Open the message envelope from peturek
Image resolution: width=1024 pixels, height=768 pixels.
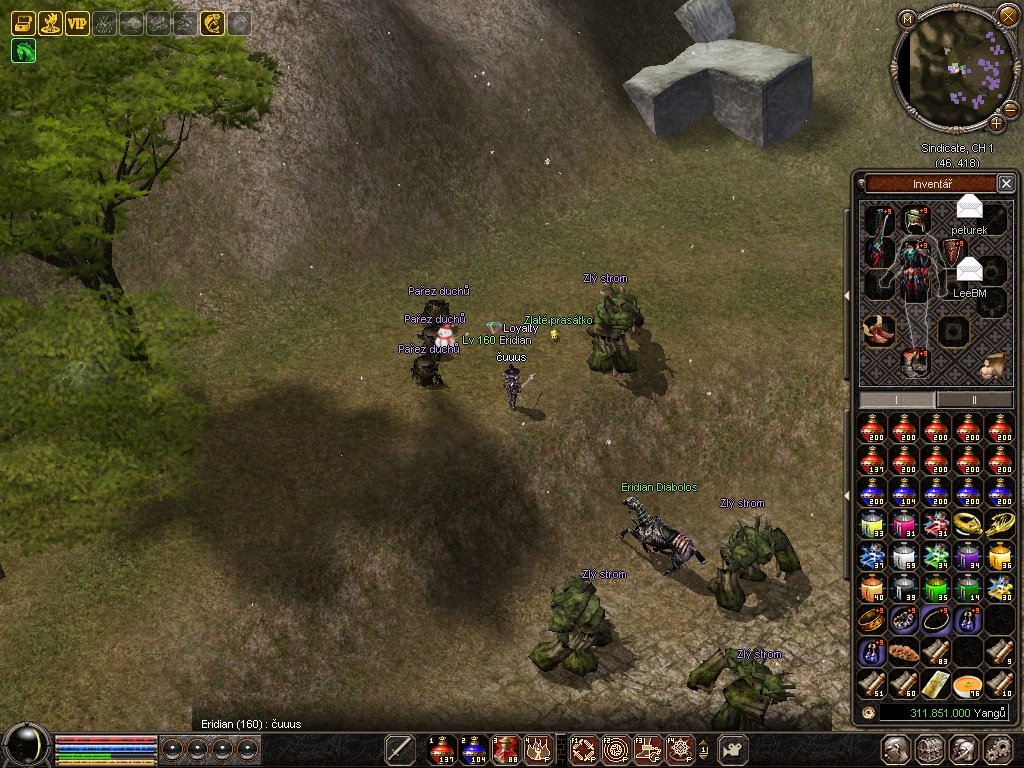click(x=969, y=209)
